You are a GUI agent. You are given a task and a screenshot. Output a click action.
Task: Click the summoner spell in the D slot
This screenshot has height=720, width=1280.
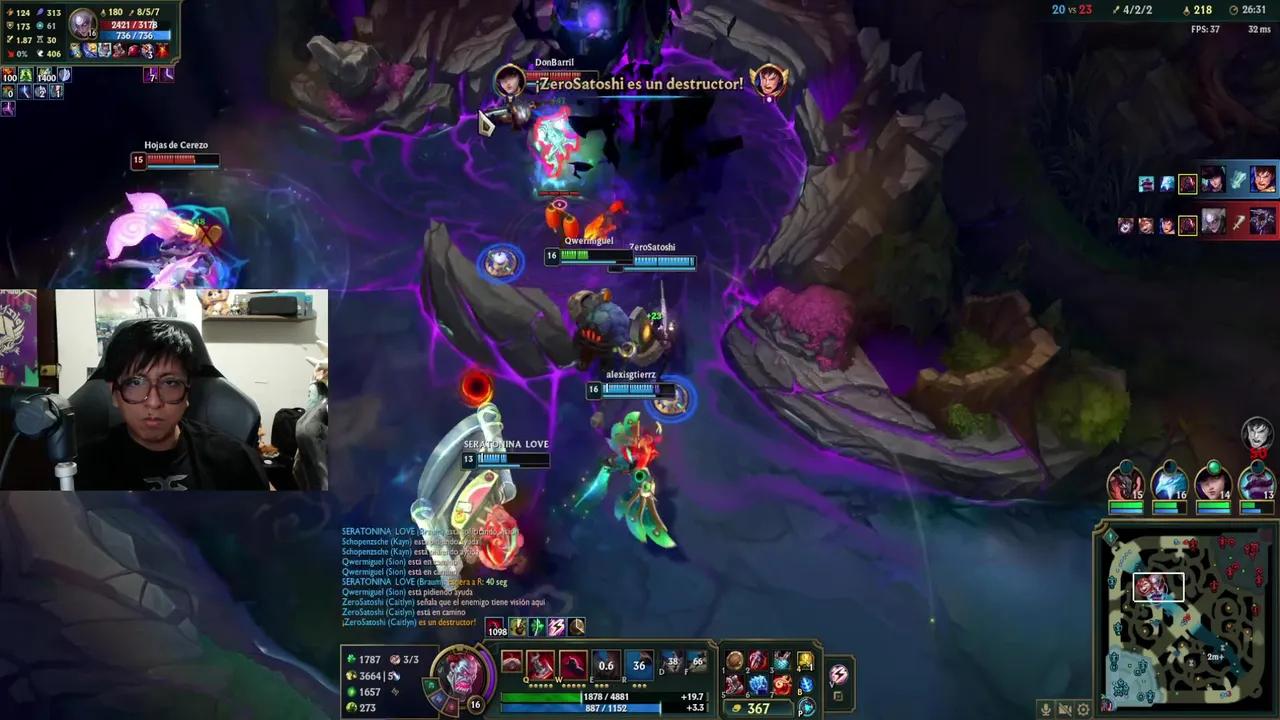[x=670, y=662]
